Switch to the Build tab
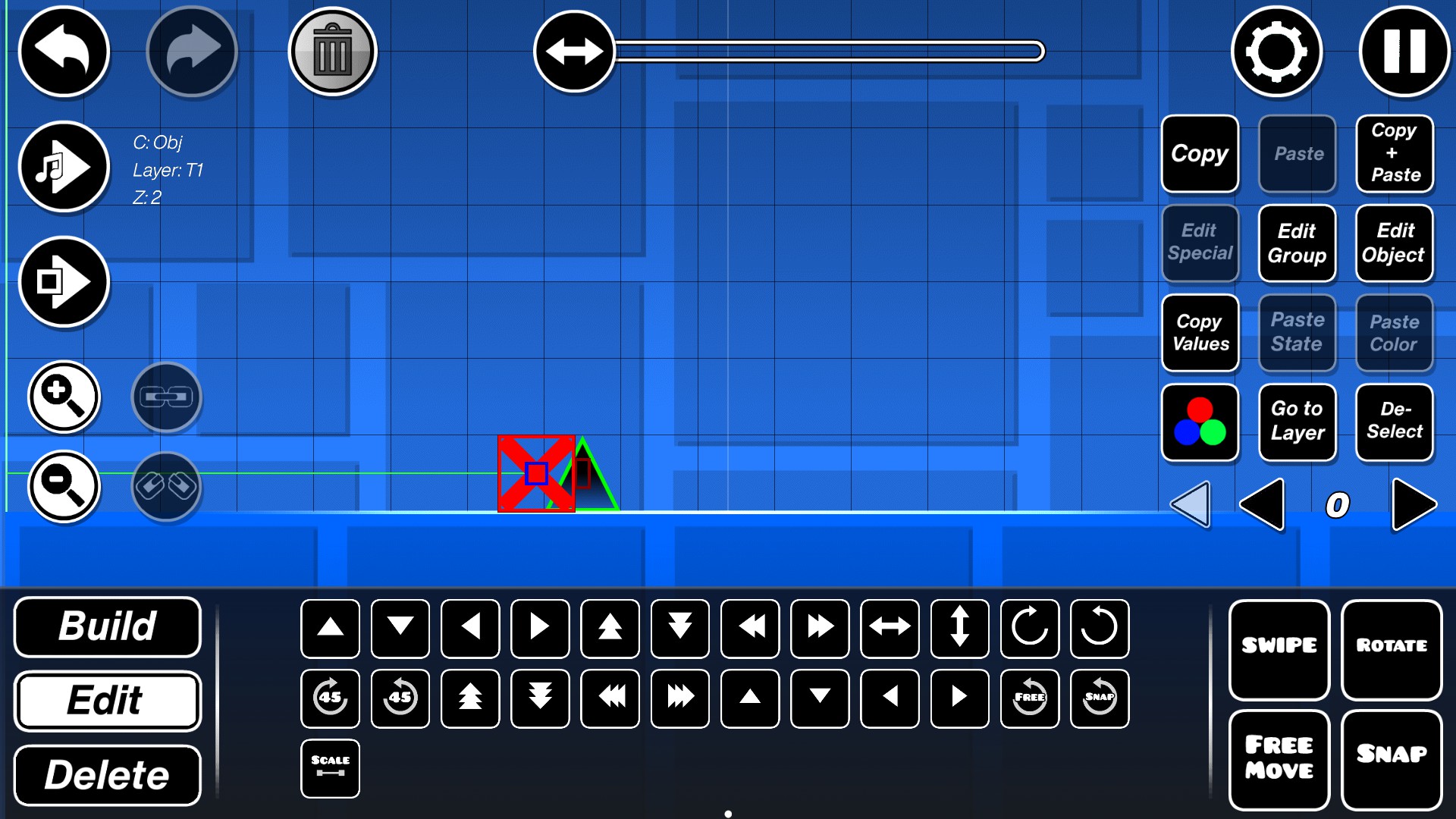The width and height of the screenshot is (1456, 819). coord(107,627)
